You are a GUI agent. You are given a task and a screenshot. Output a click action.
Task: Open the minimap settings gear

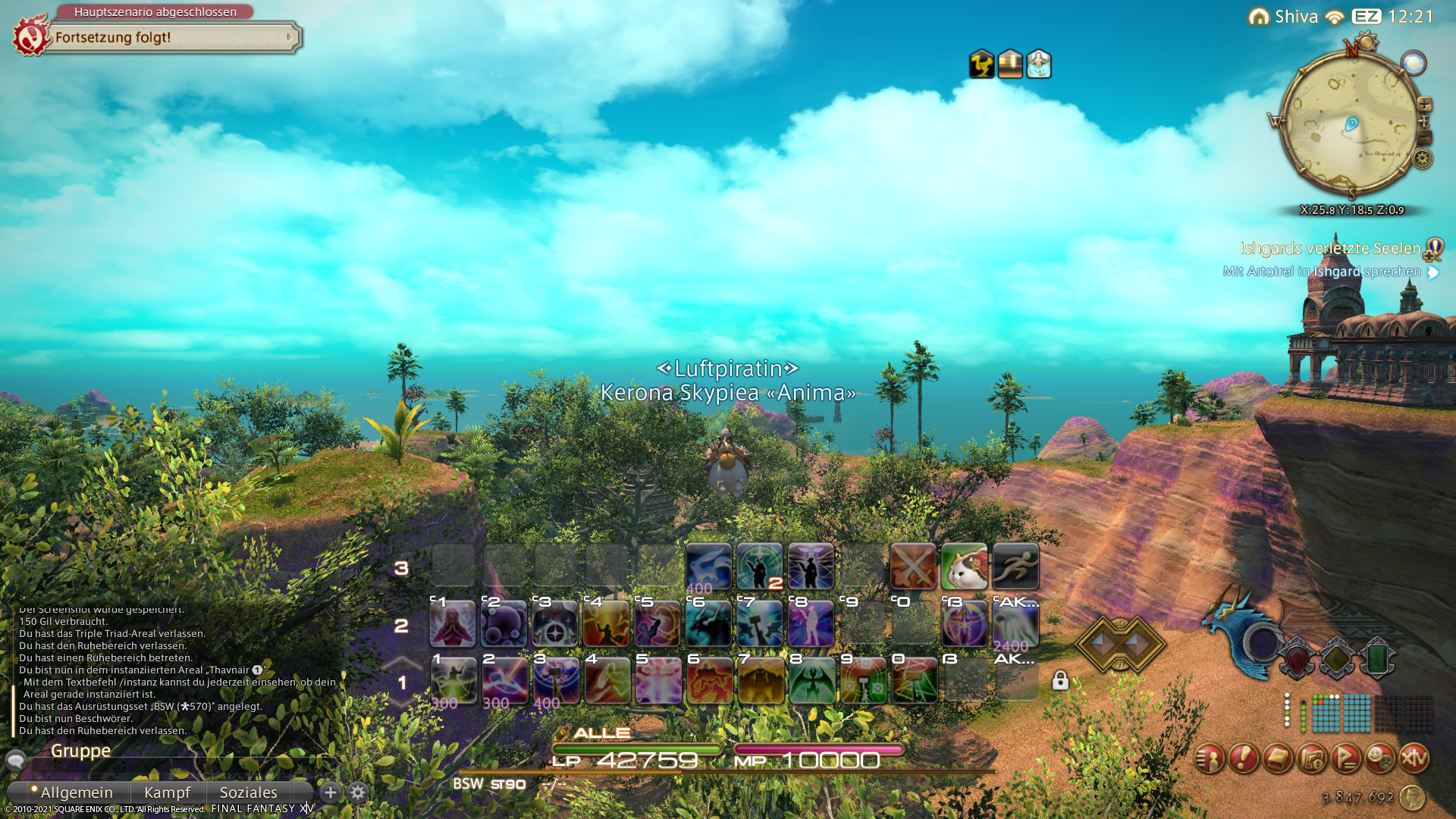click(1423, 158)
